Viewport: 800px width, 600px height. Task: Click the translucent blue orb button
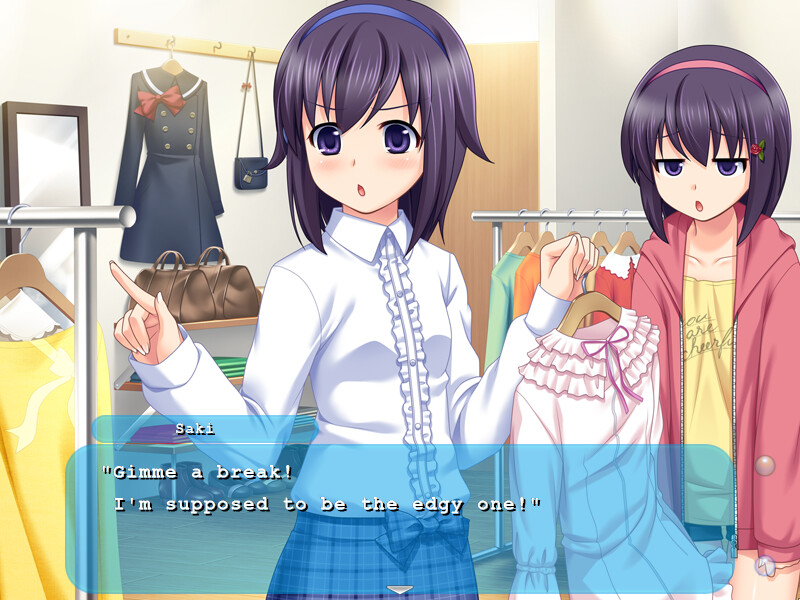[x=765, y=565]
